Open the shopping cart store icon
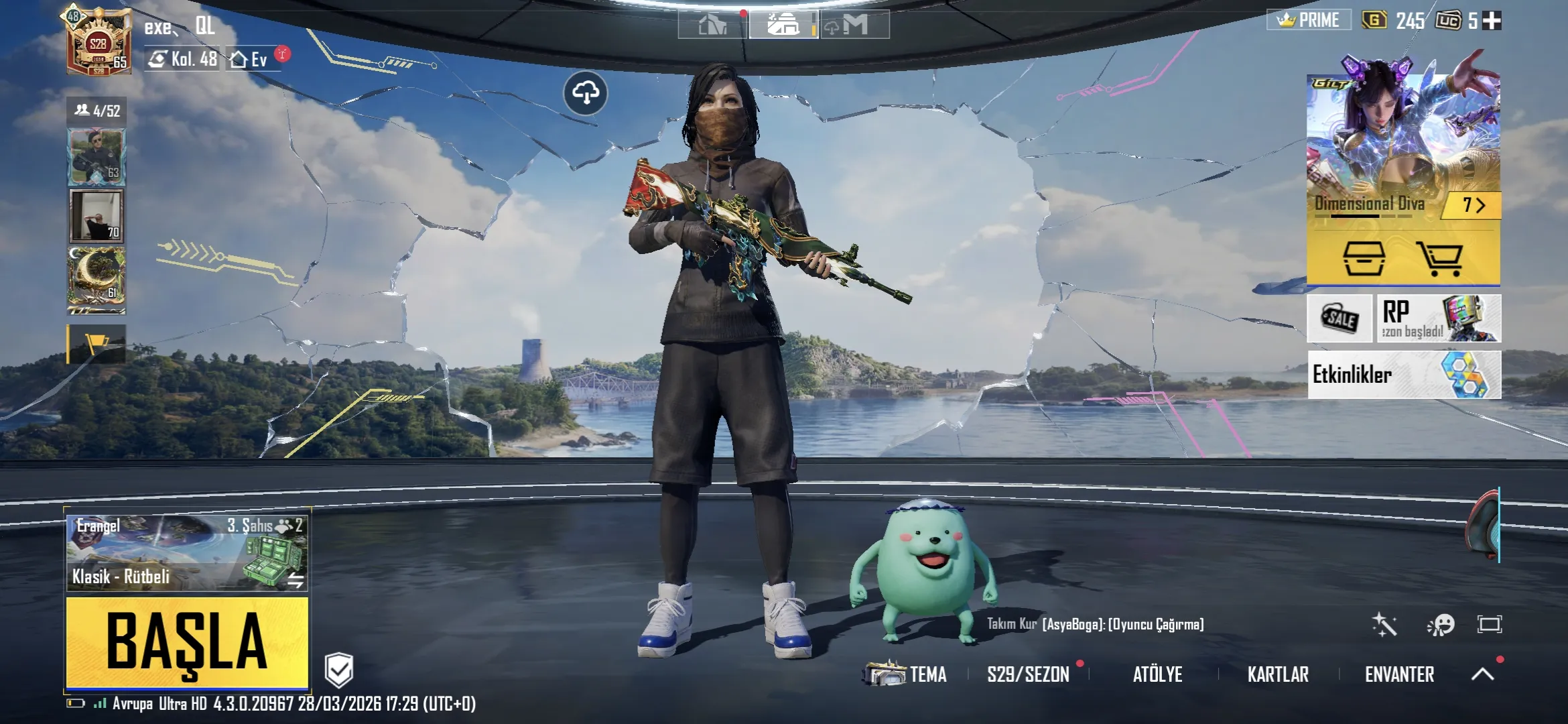The height and width of the screenshot is (724, 1568). (1439, 258)
